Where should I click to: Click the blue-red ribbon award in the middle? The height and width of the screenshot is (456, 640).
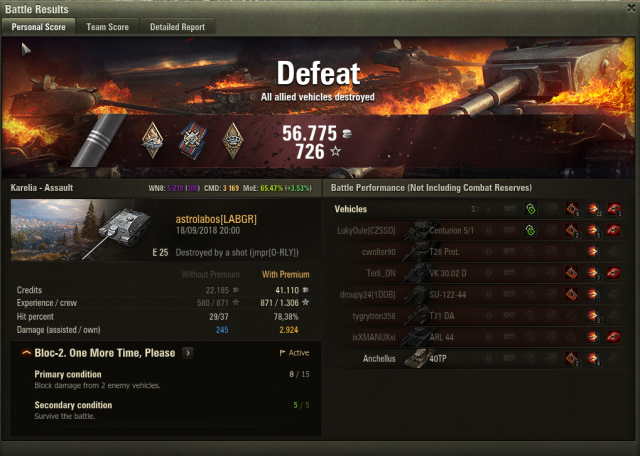[x=193, y=138]
